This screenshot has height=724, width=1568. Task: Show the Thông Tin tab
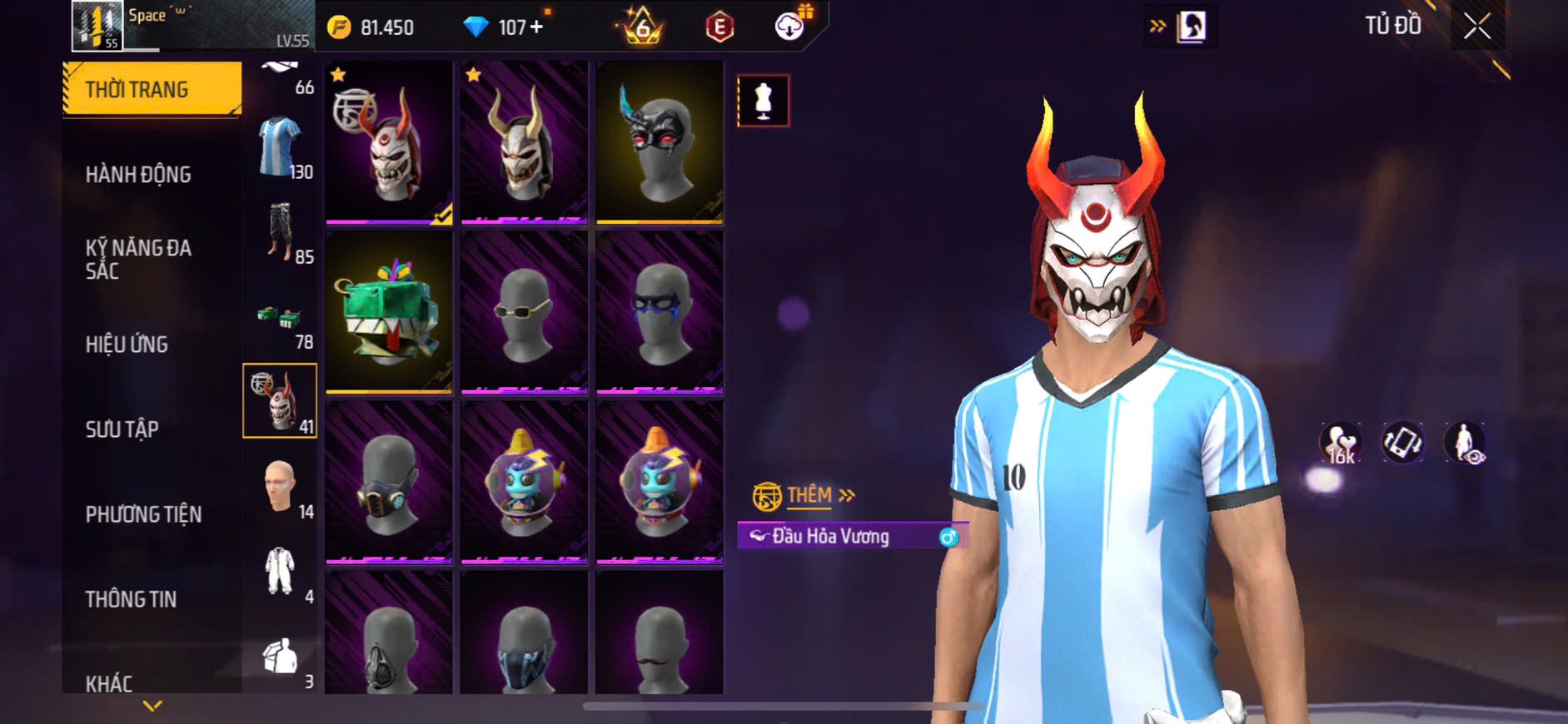click(131, 599)
